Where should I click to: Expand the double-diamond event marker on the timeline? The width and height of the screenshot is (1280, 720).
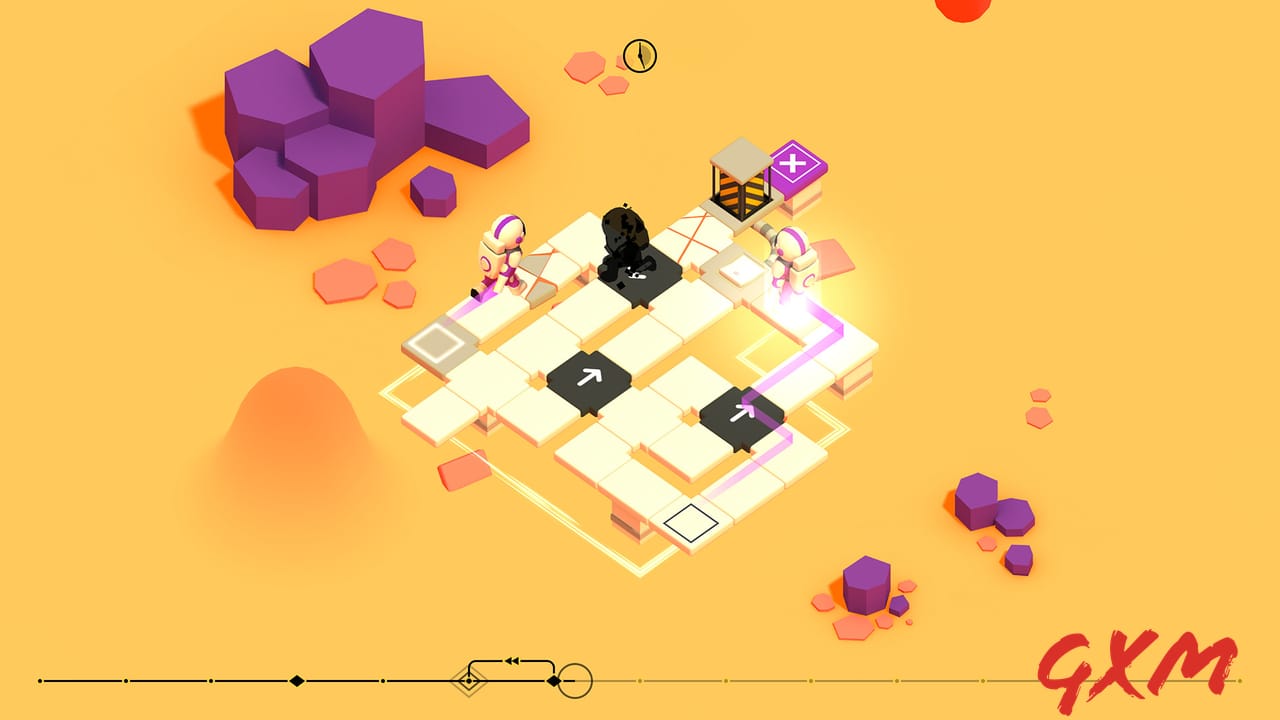[467, 681]
